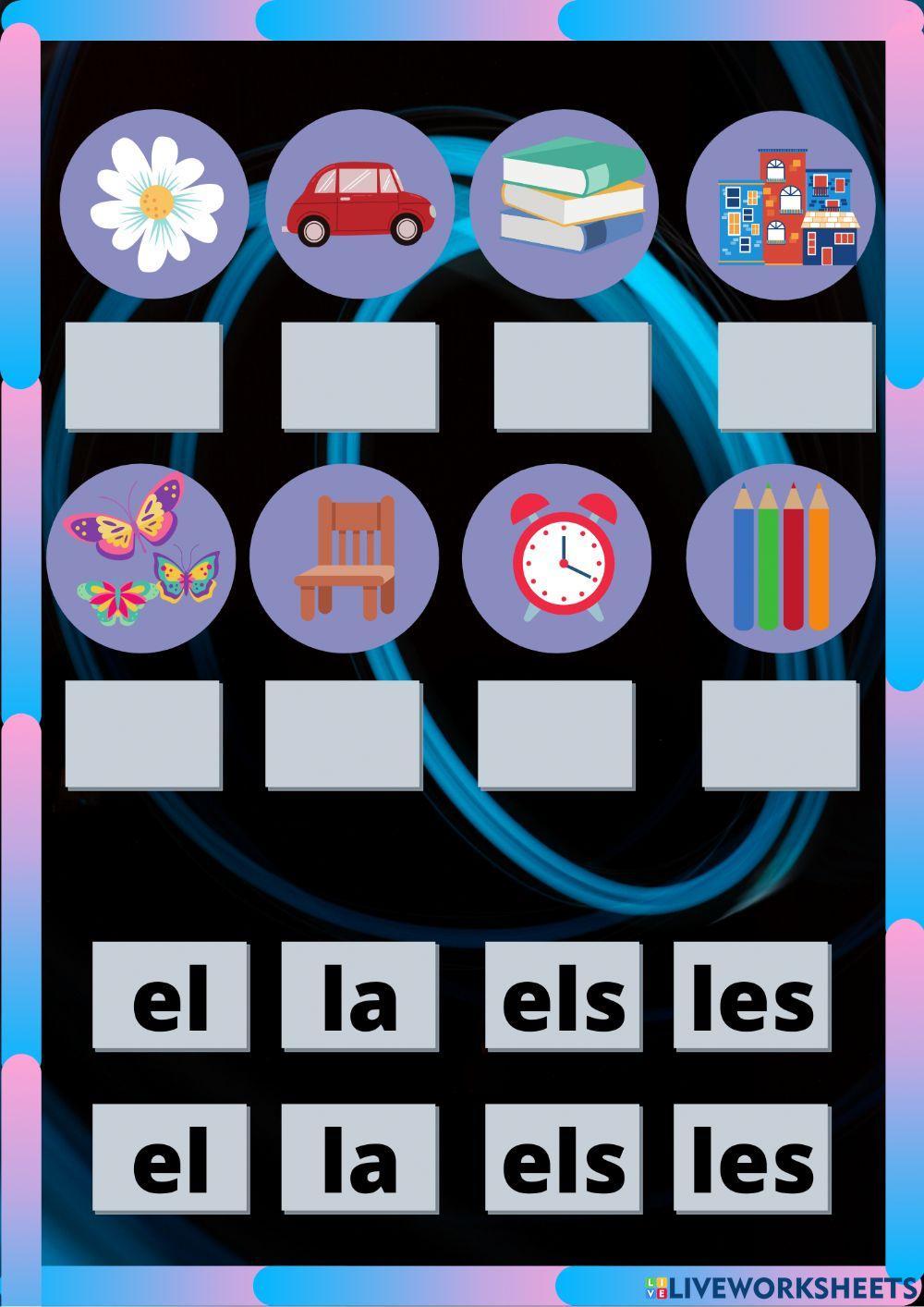Pick the blank box beneath the chair
The image size is (924, 1307).
click(x=343, y=734)
